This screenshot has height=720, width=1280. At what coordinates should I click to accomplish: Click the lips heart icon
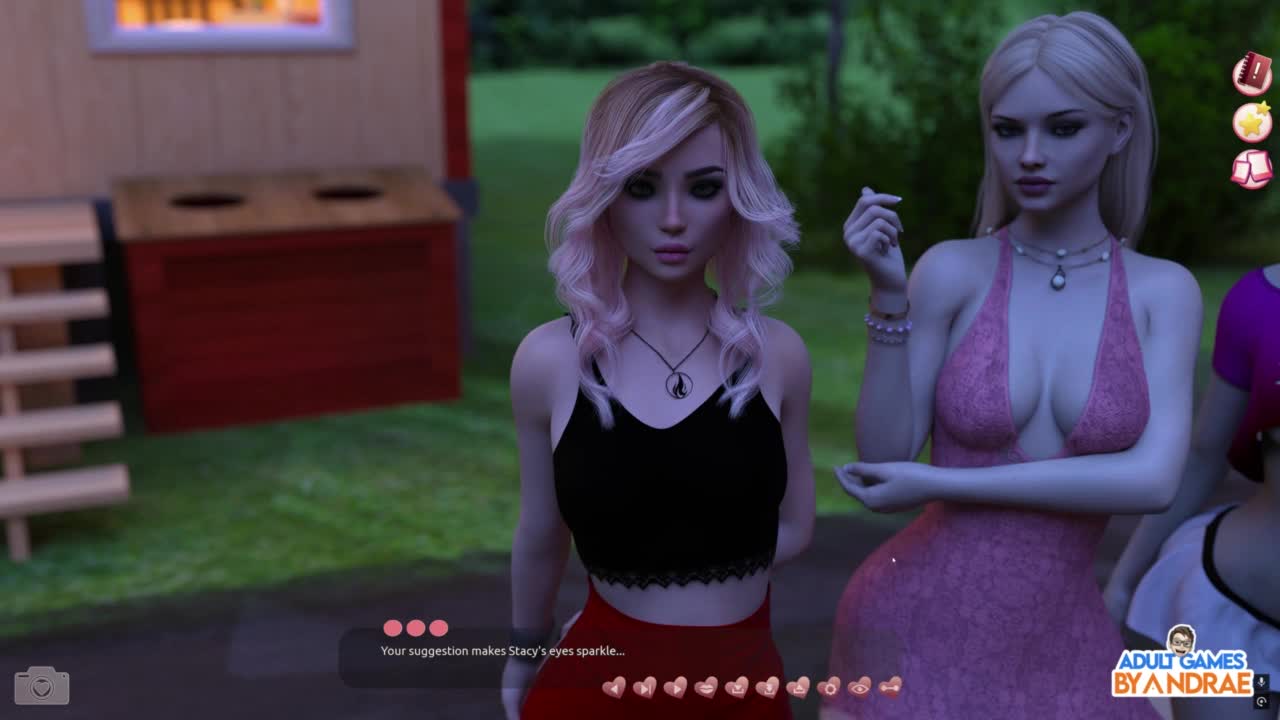tap(706, 687)
